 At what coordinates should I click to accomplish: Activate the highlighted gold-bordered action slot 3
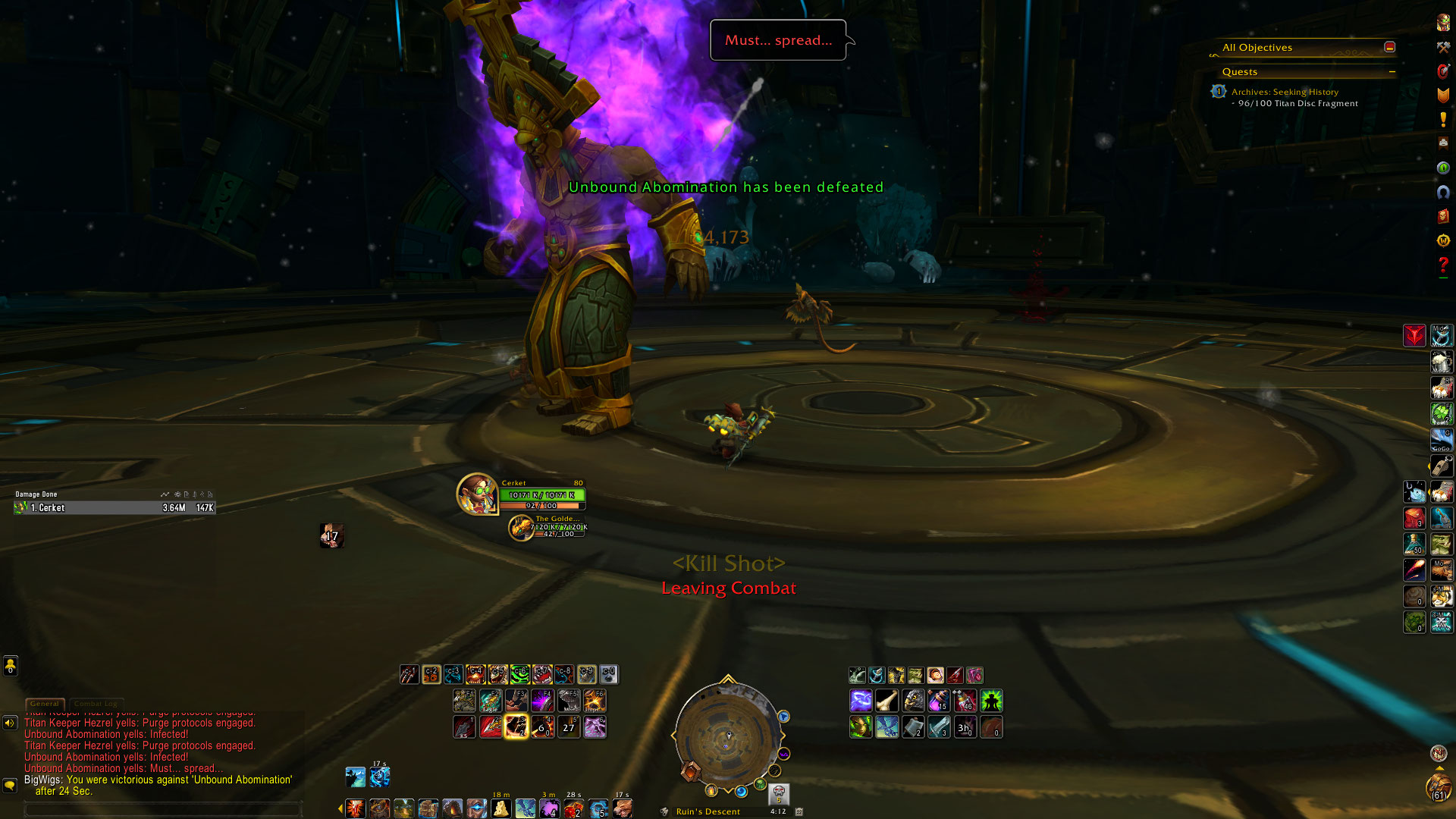click(x=516, y=726)
